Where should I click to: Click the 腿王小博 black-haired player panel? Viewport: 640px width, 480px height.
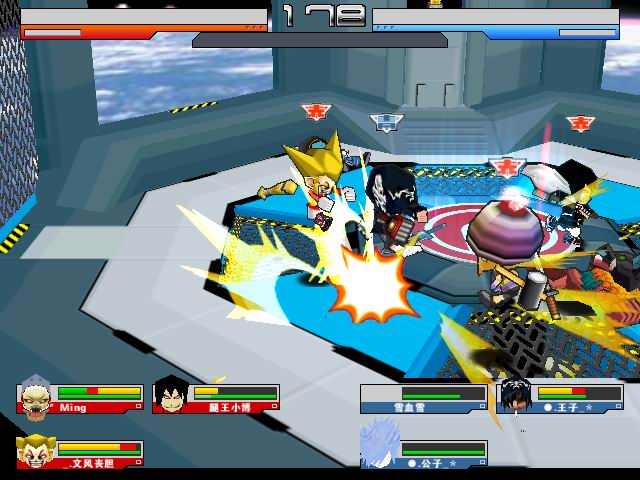coord(216,398)
